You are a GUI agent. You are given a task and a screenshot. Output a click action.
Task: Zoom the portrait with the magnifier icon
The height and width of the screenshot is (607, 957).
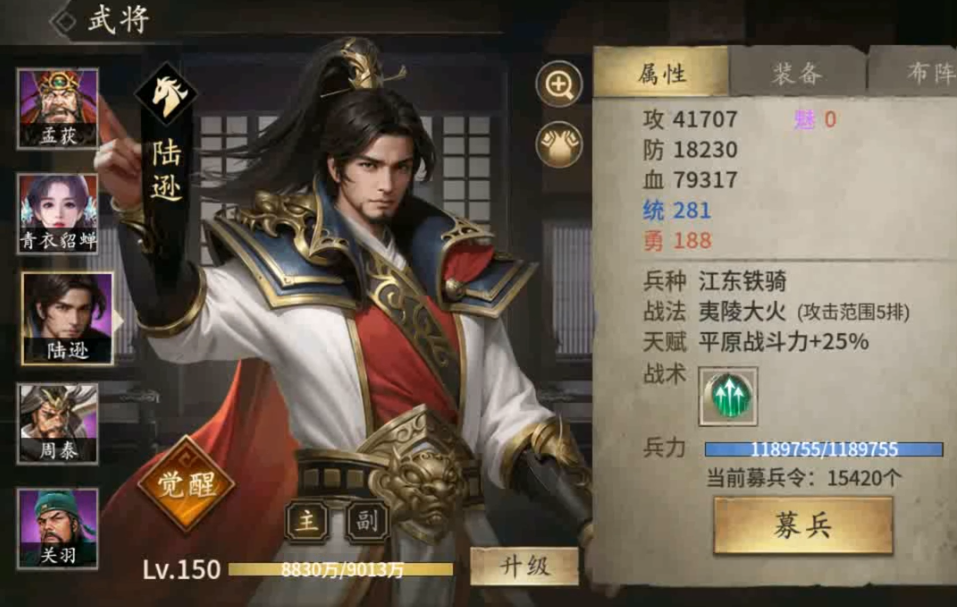pyautogui.click(x=559, y=84)
